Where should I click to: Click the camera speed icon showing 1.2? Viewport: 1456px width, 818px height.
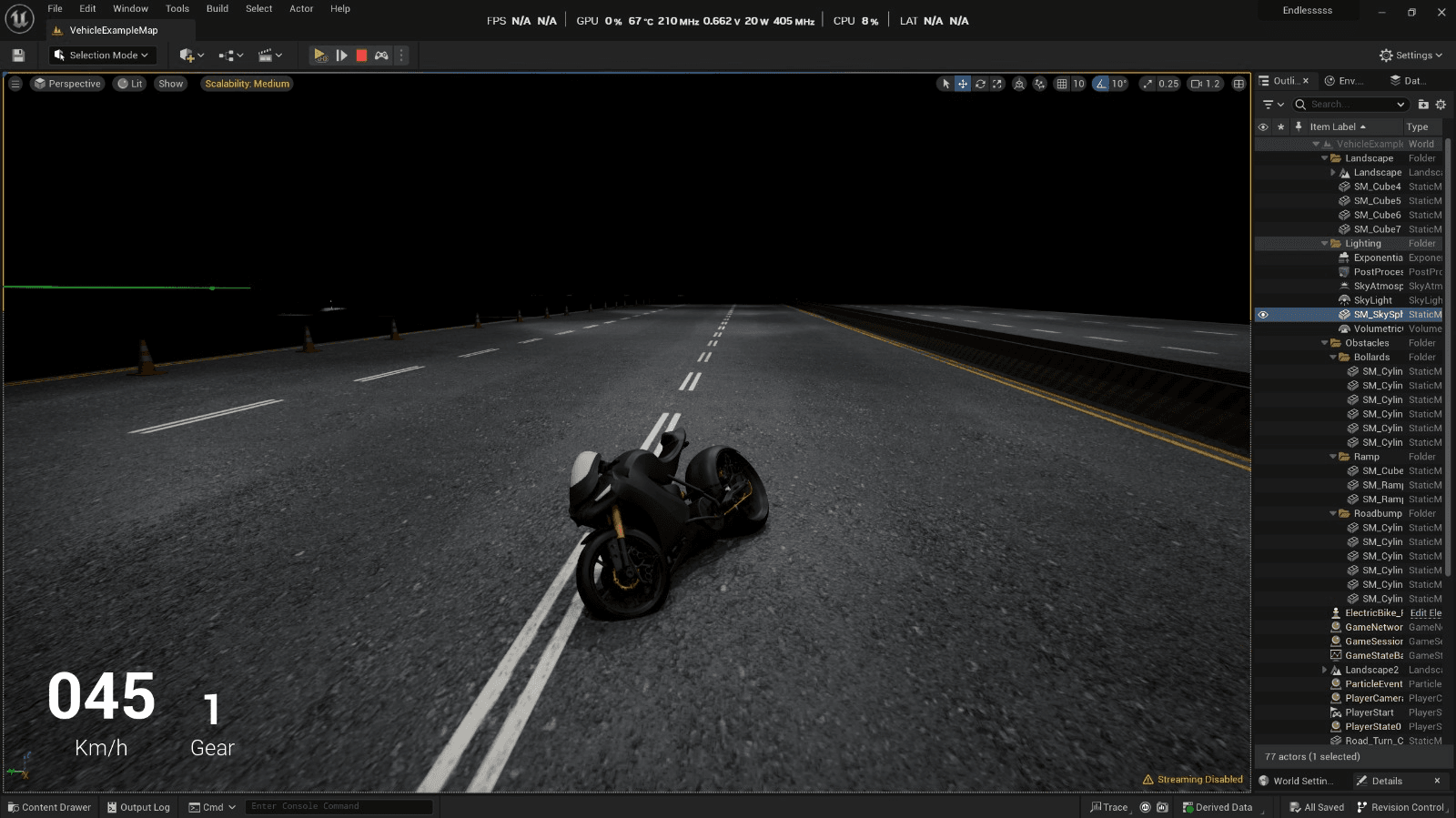(1205, 83)
